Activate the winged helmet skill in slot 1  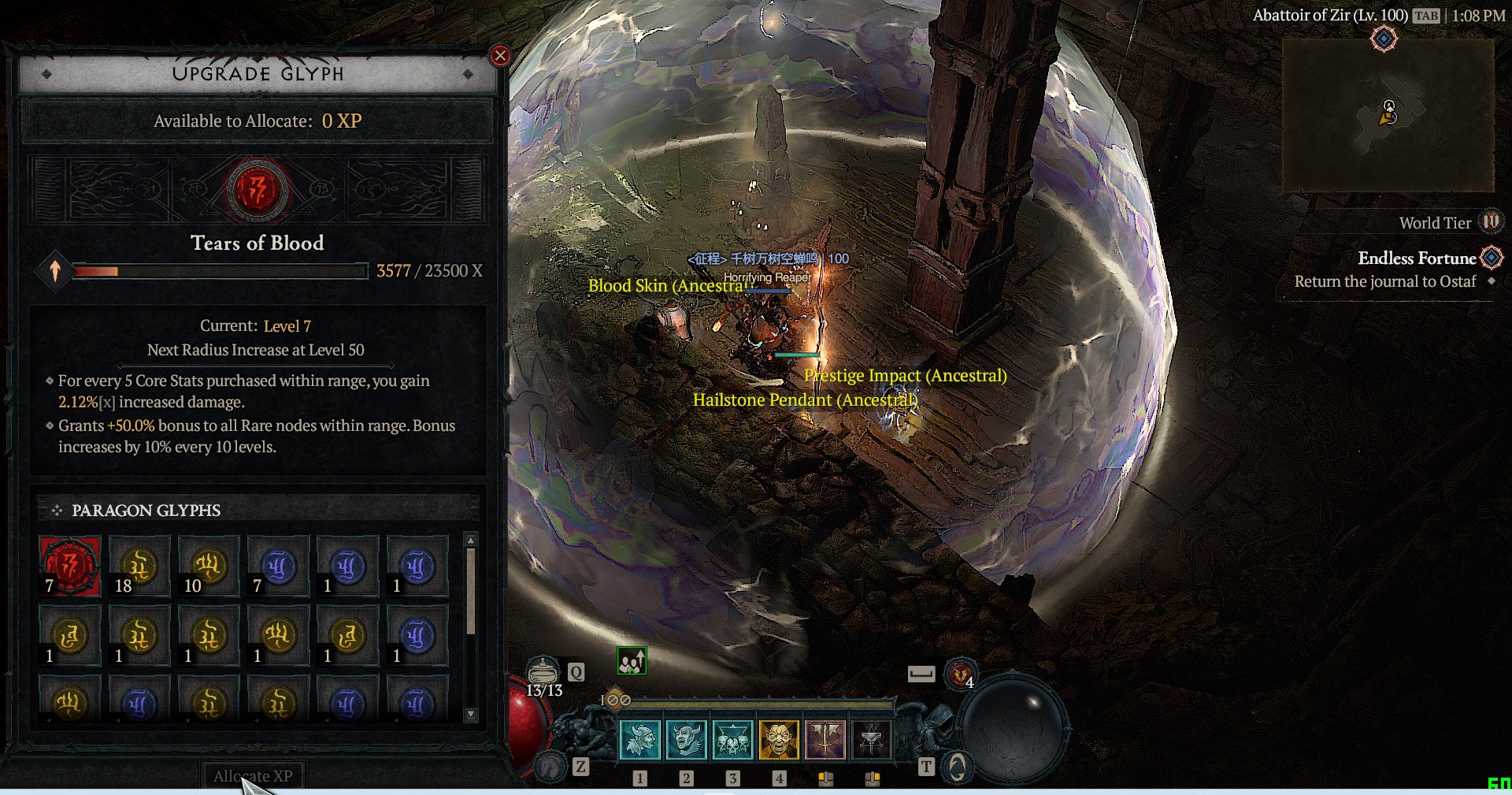[x=640, y=740]
